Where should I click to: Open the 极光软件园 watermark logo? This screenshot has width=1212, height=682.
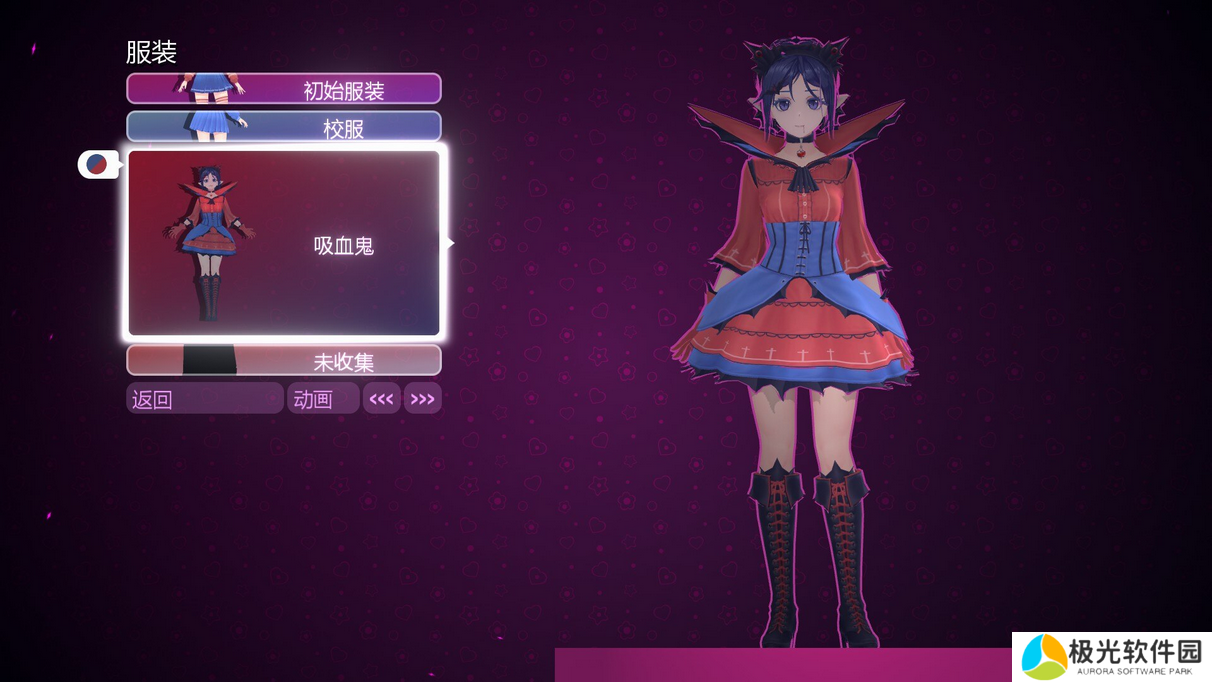(x=1111, y=657)
